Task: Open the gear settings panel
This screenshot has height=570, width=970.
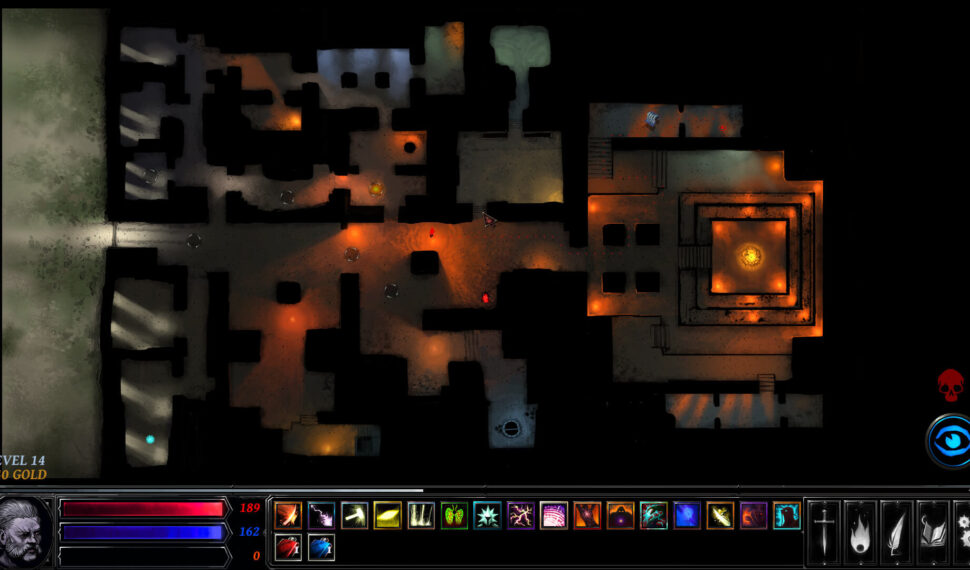Action: click(x=962, y=532)
